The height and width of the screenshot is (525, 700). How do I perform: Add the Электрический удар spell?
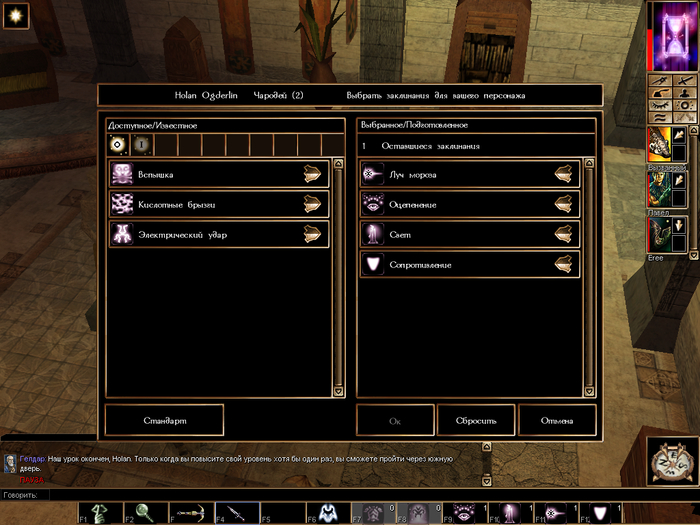(x=316, y=234)
